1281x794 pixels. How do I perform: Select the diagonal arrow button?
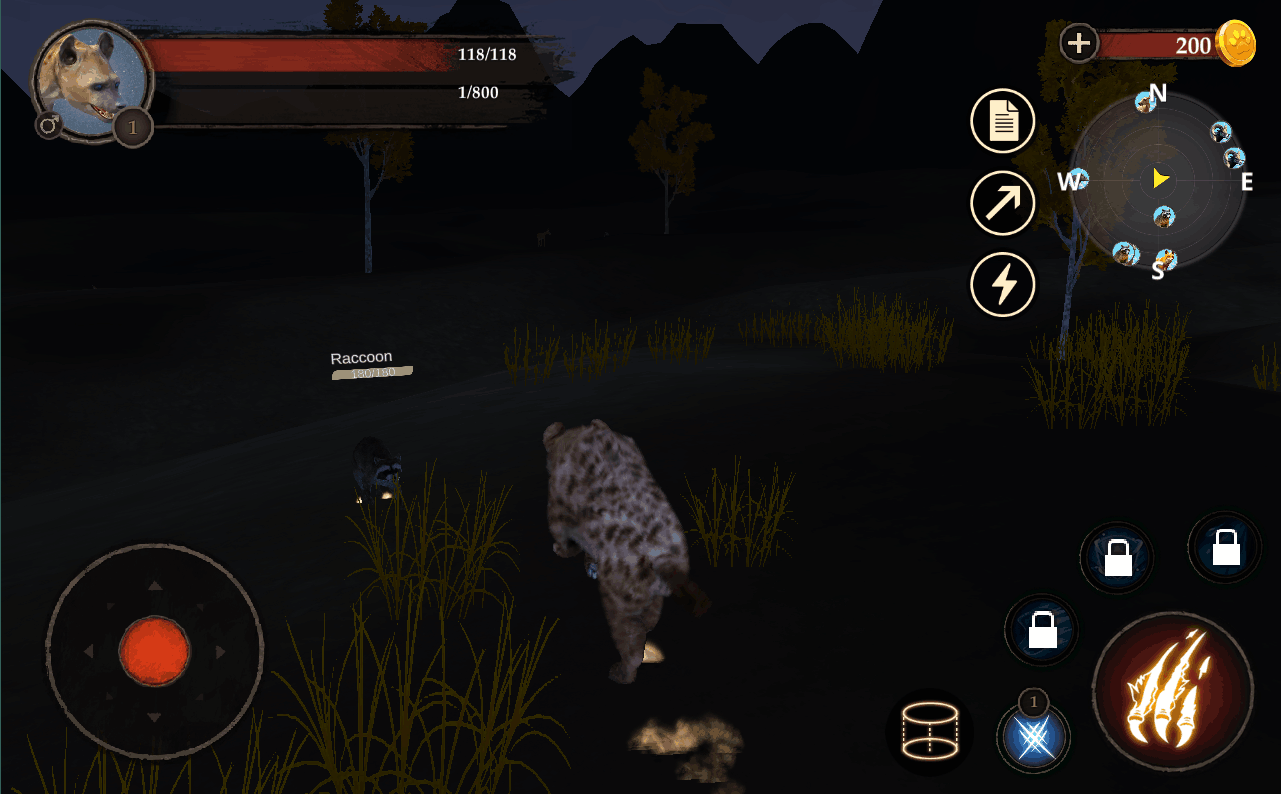(1003, 203)
